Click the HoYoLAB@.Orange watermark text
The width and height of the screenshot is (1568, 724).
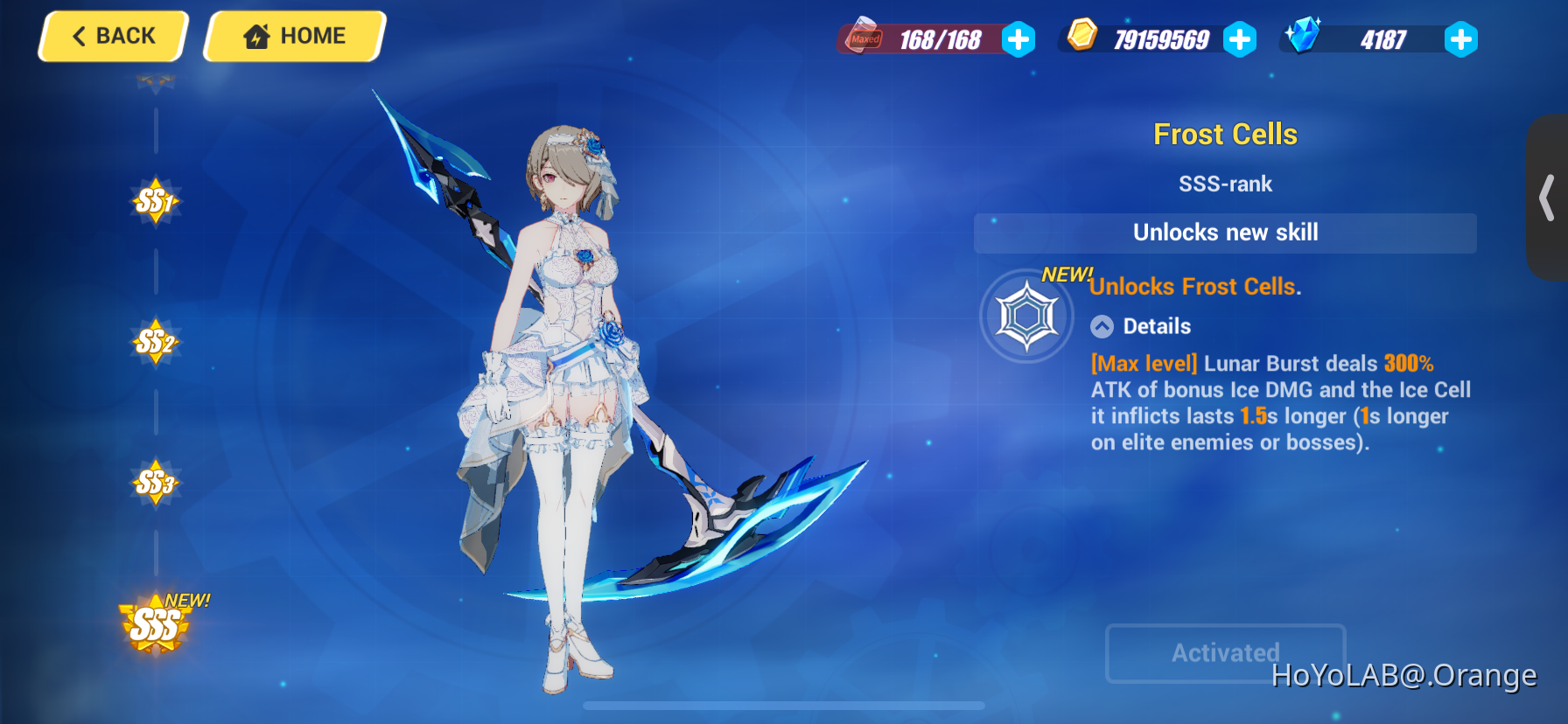coord(1404,675)
